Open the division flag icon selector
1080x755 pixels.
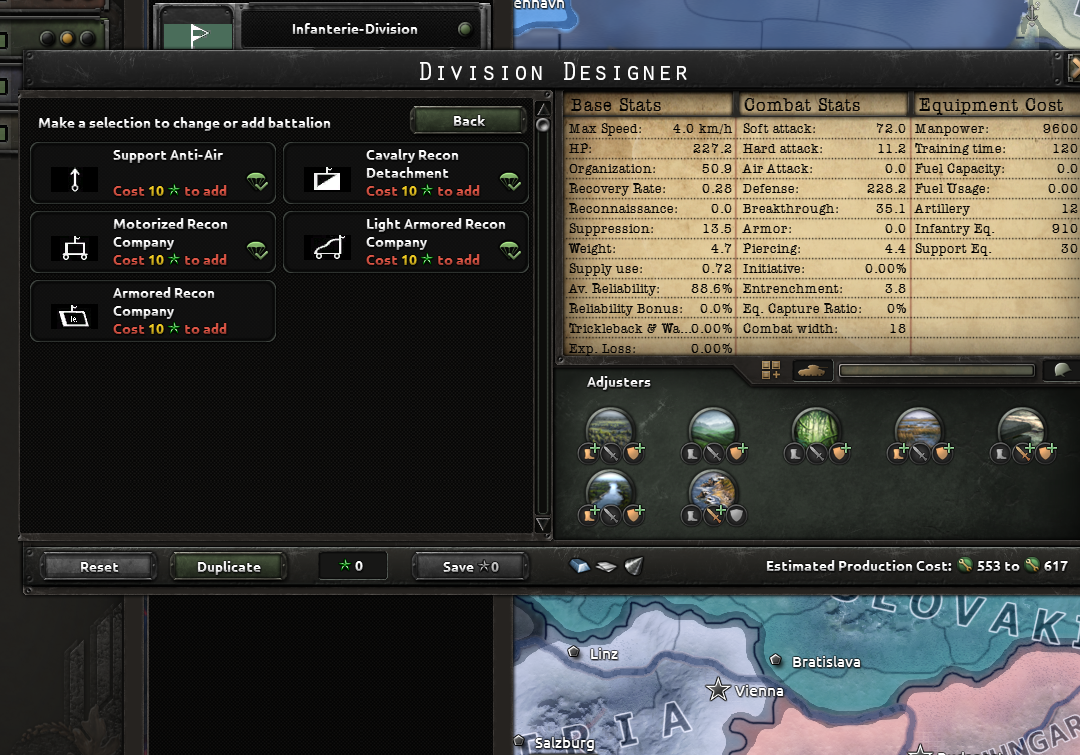tap(198, 33)
